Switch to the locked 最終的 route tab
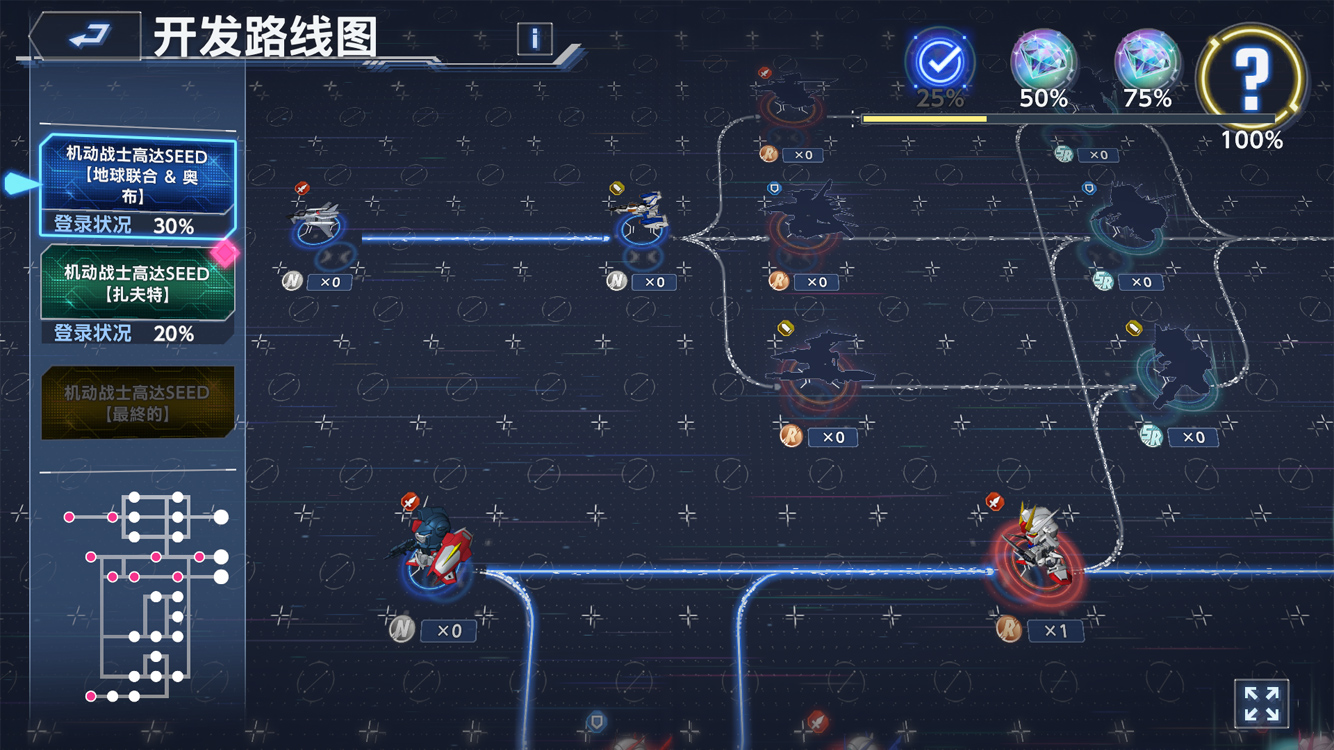The width and height of the screenshot is (1334, 750). click(x=137, y=401)
